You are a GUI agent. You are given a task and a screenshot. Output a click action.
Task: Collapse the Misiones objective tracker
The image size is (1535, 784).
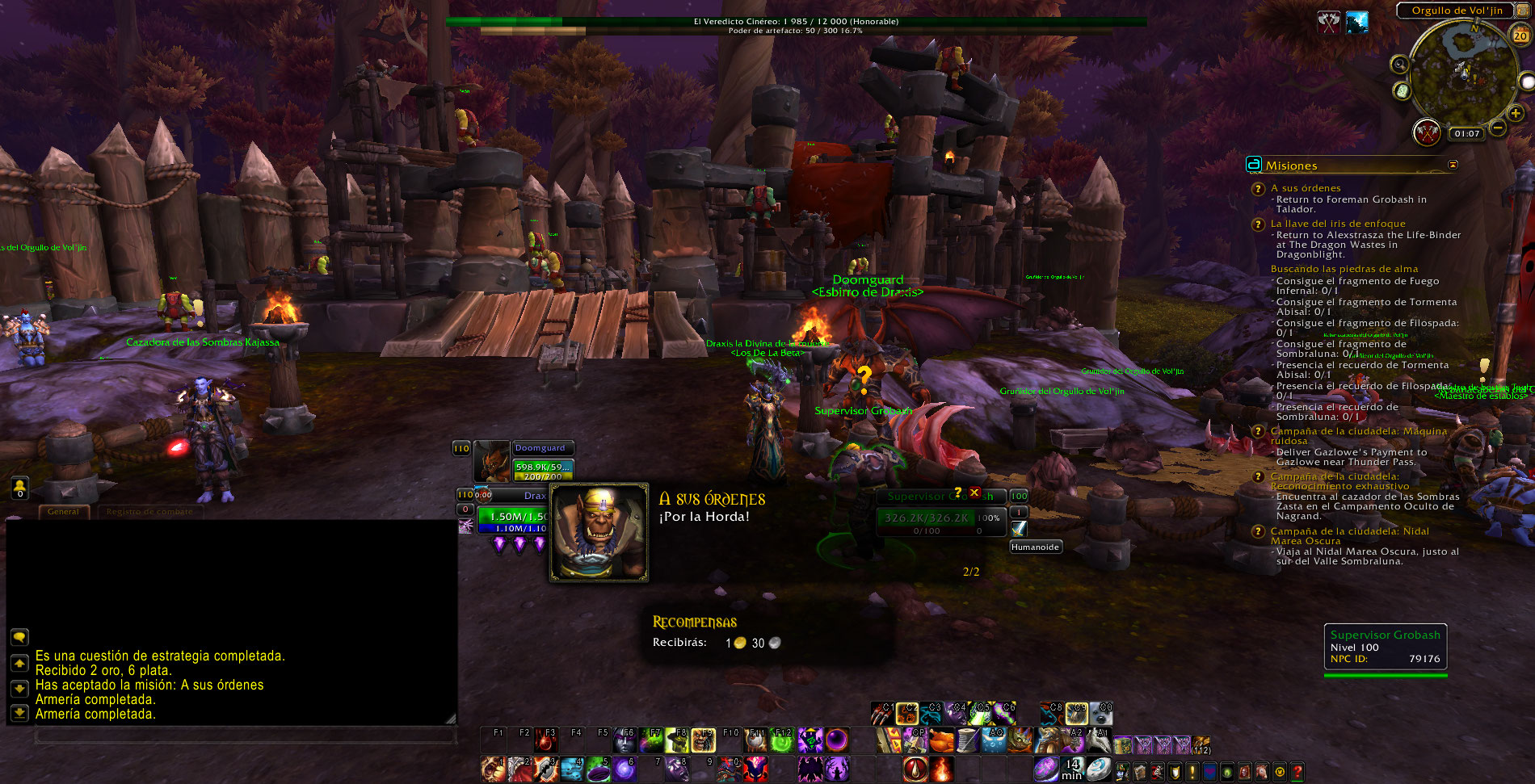click(1453, 165)
